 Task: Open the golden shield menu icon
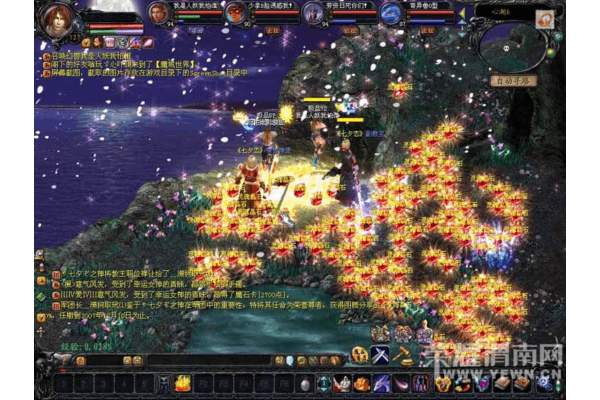(443, 383)
